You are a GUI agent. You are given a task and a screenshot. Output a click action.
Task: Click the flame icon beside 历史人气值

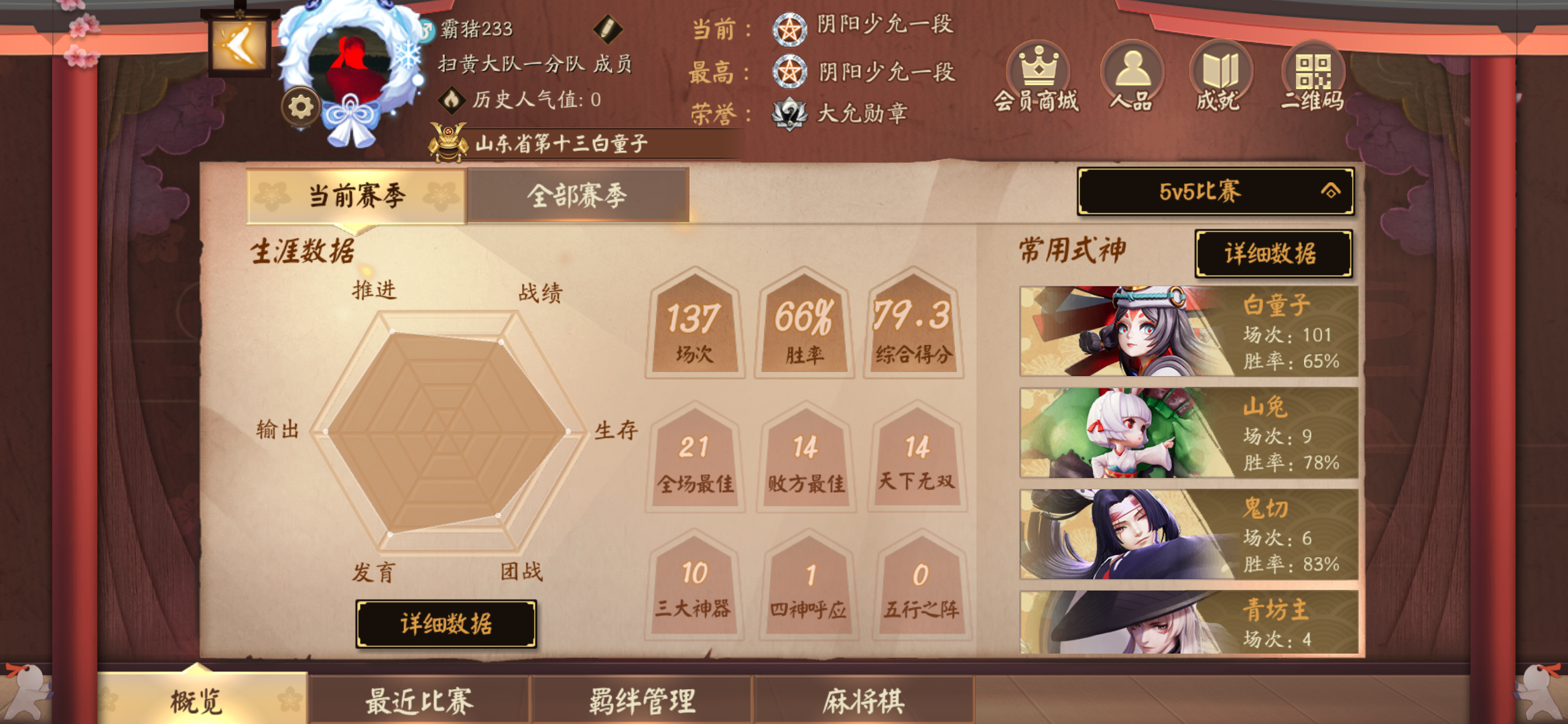(450, 99)
